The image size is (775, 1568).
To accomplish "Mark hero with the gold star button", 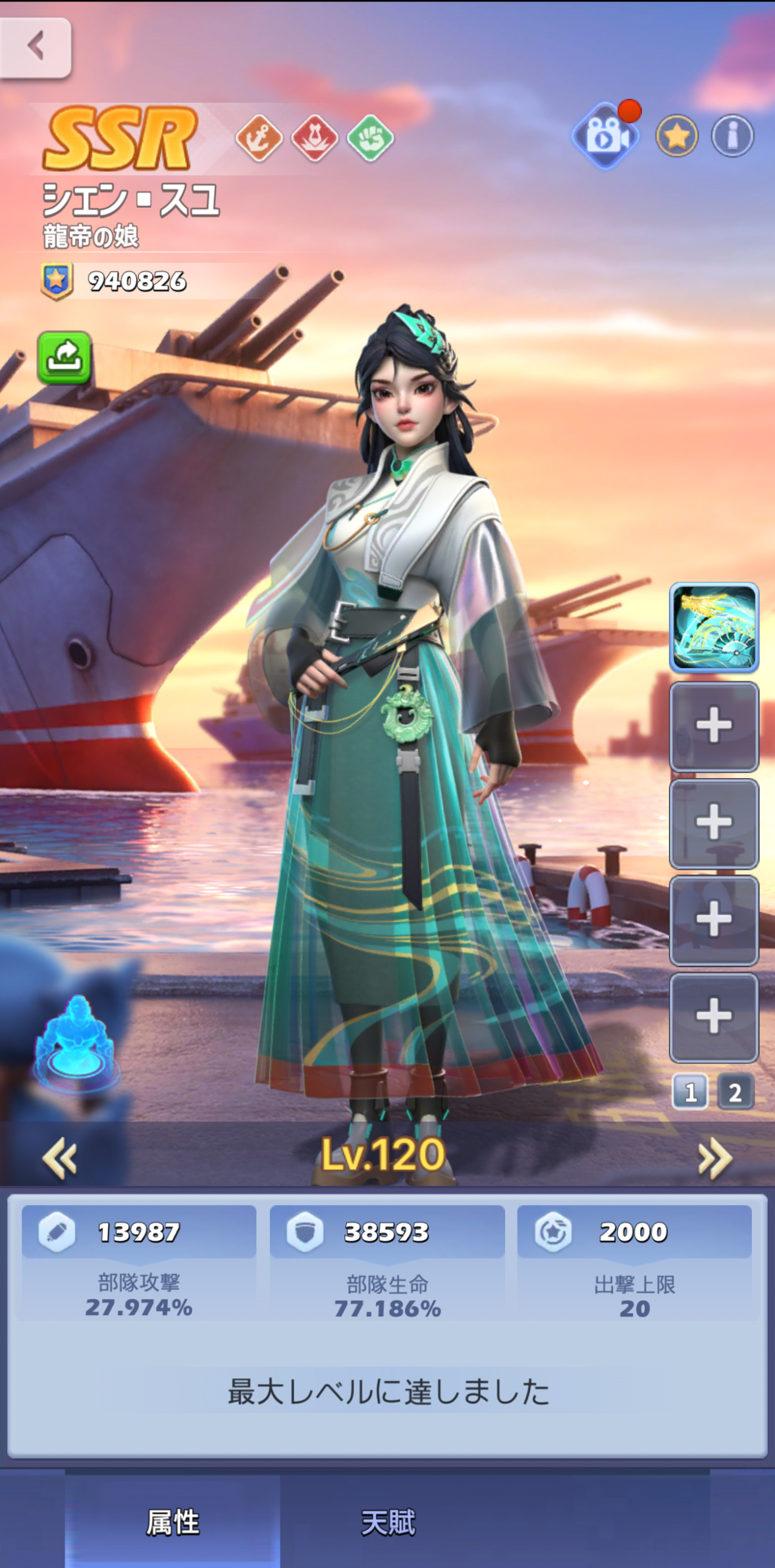I will click(x=677, y=136).
